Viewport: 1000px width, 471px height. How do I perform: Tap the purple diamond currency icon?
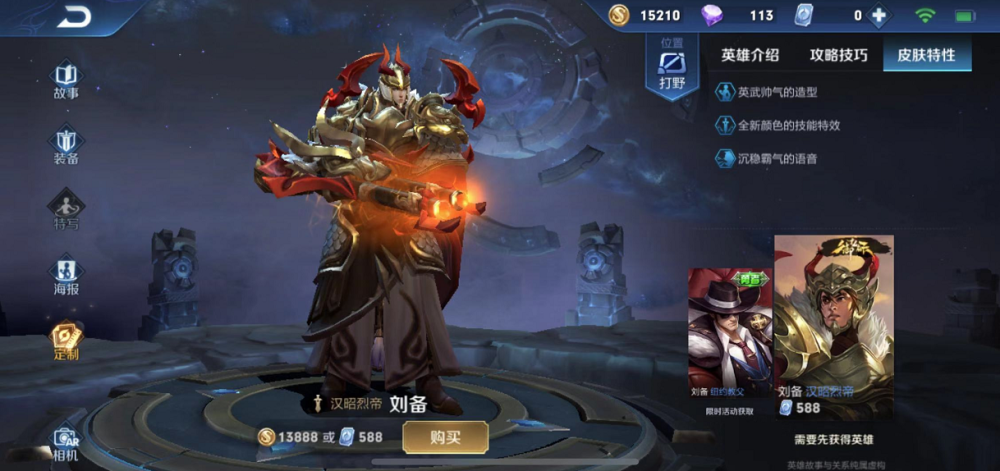712,16
